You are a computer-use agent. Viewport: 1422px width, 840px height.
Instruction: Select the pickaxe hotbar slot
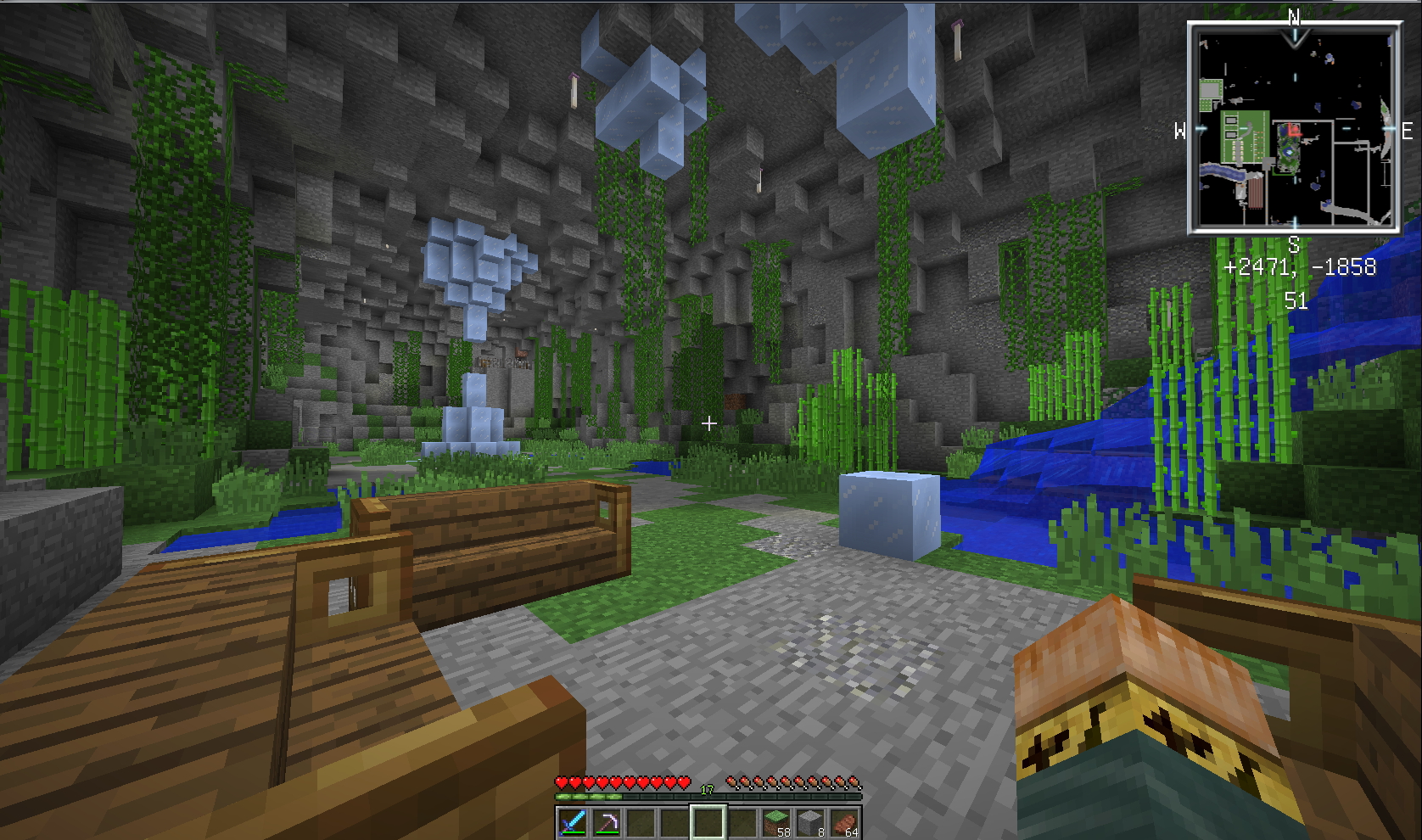(x=606, y=822)
